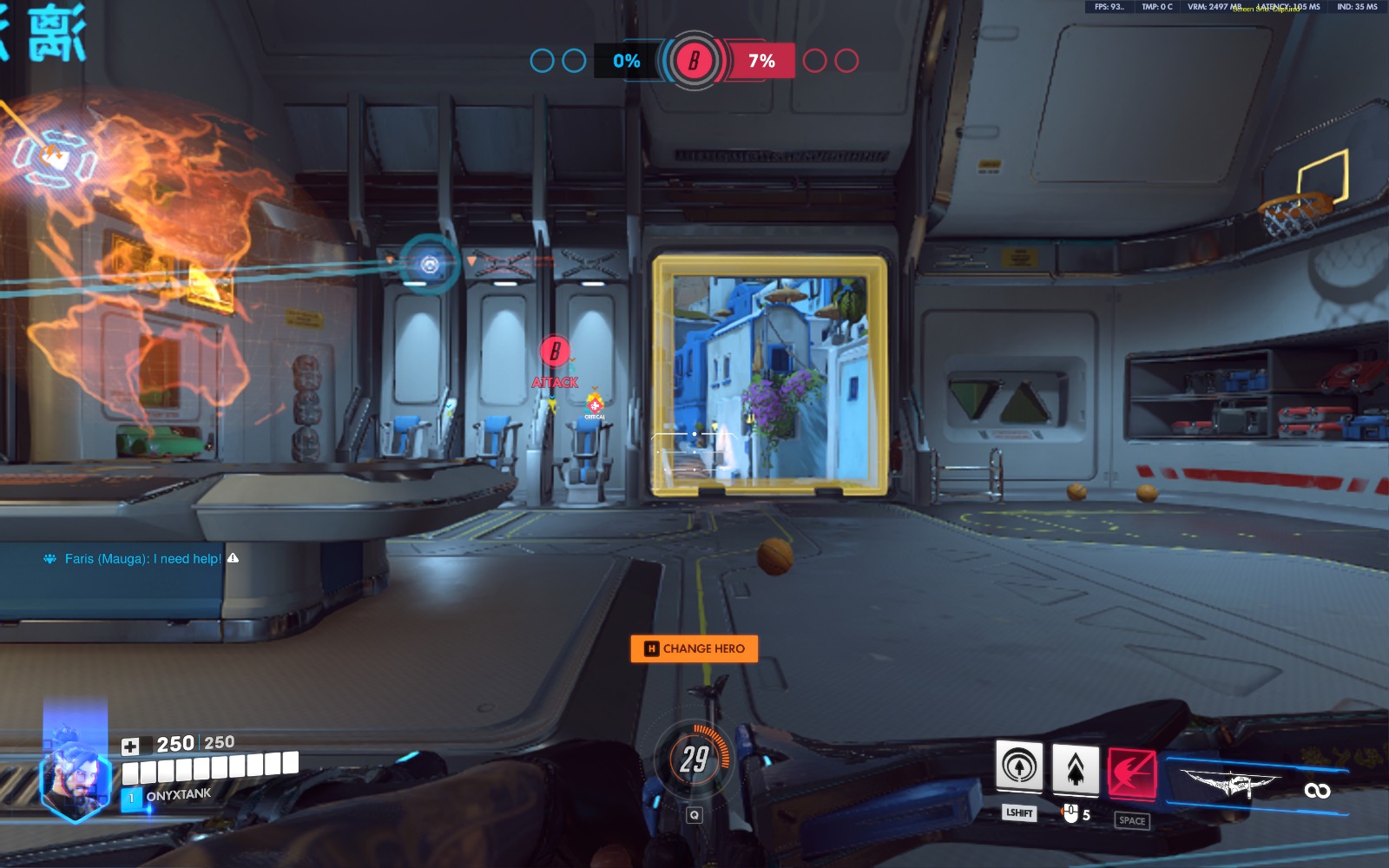1389x868 pixels.
Task: Click the CRITICAL warning indicator
Action: [x=596, y=404]
